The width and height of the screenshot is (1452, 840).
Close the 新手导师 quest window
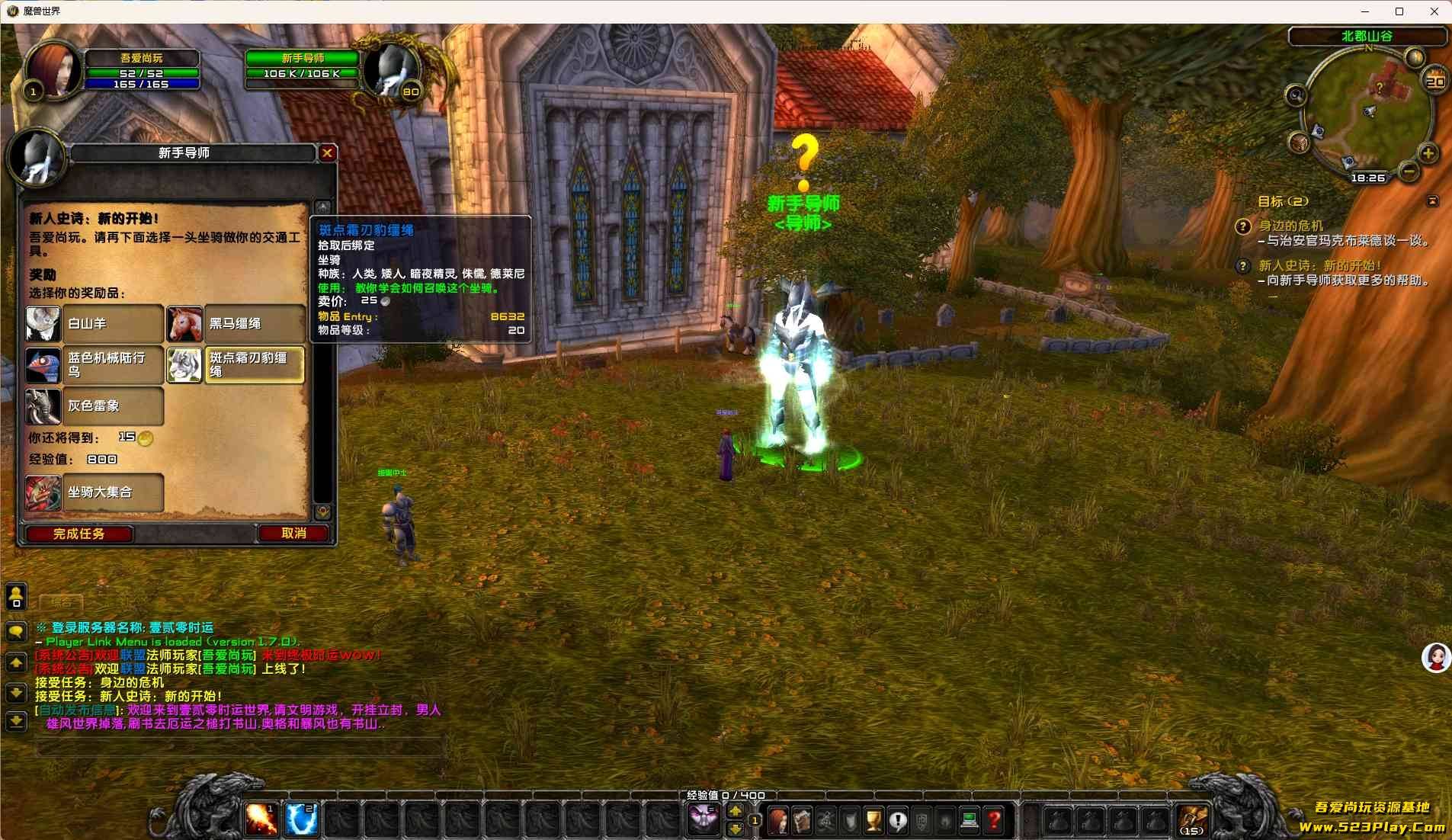click(327, 152)
